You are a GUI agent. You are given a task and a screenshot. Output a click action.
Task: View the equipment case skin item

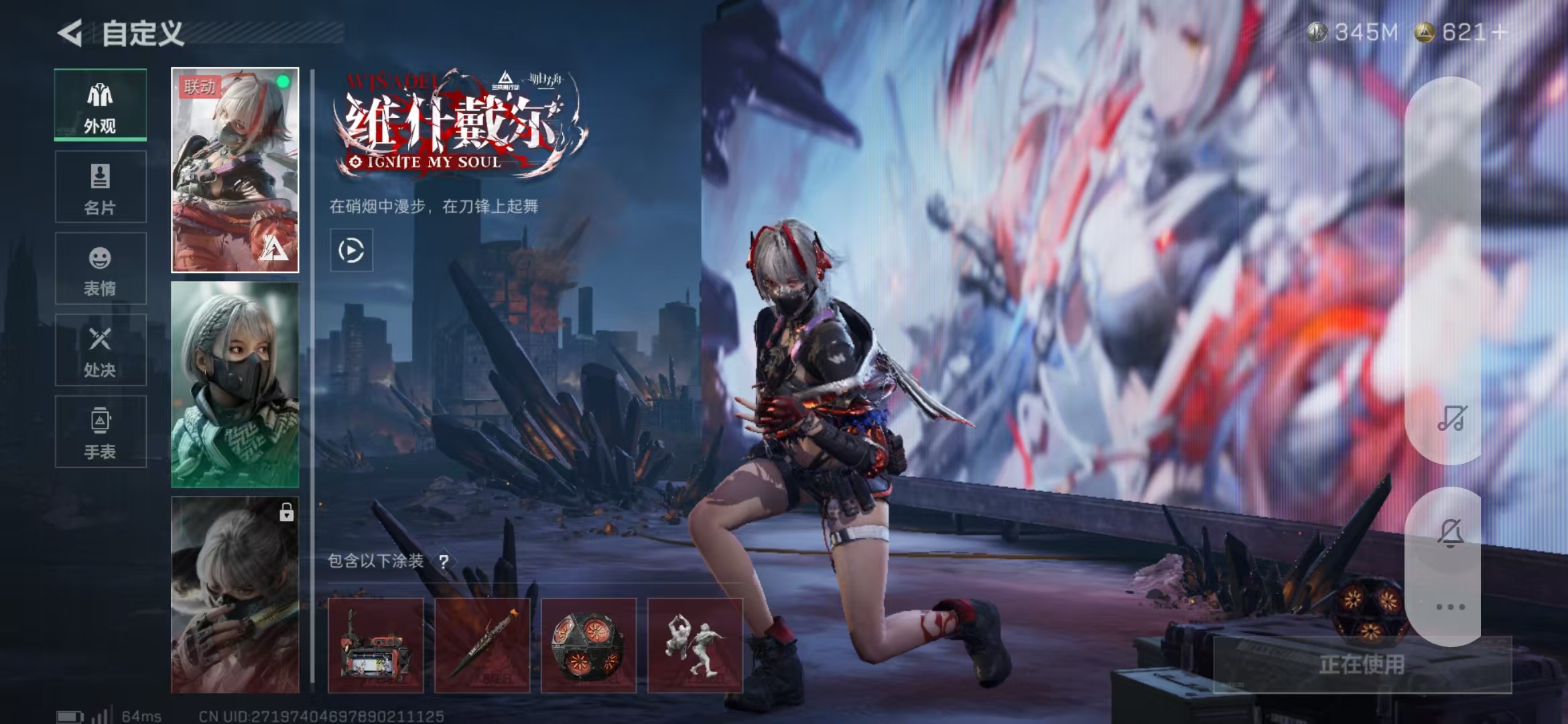(x=376, y=645)
